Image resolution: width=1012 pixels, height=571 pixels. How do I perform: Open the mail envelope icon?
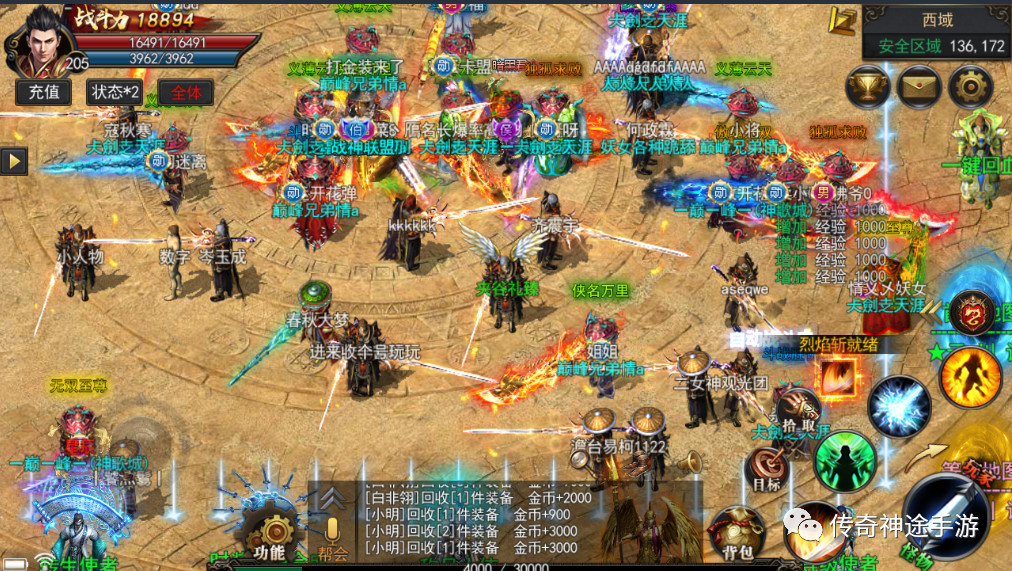pyautogui.click(x=918, y=87)
